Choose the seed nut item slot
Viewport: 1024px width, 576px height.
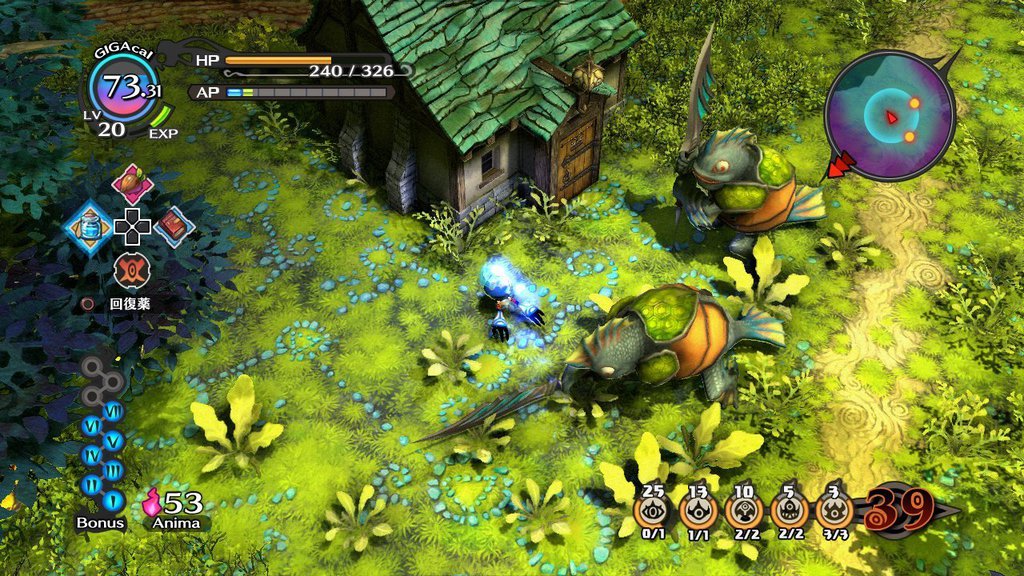pyautogui.click(x=132, y=184)
